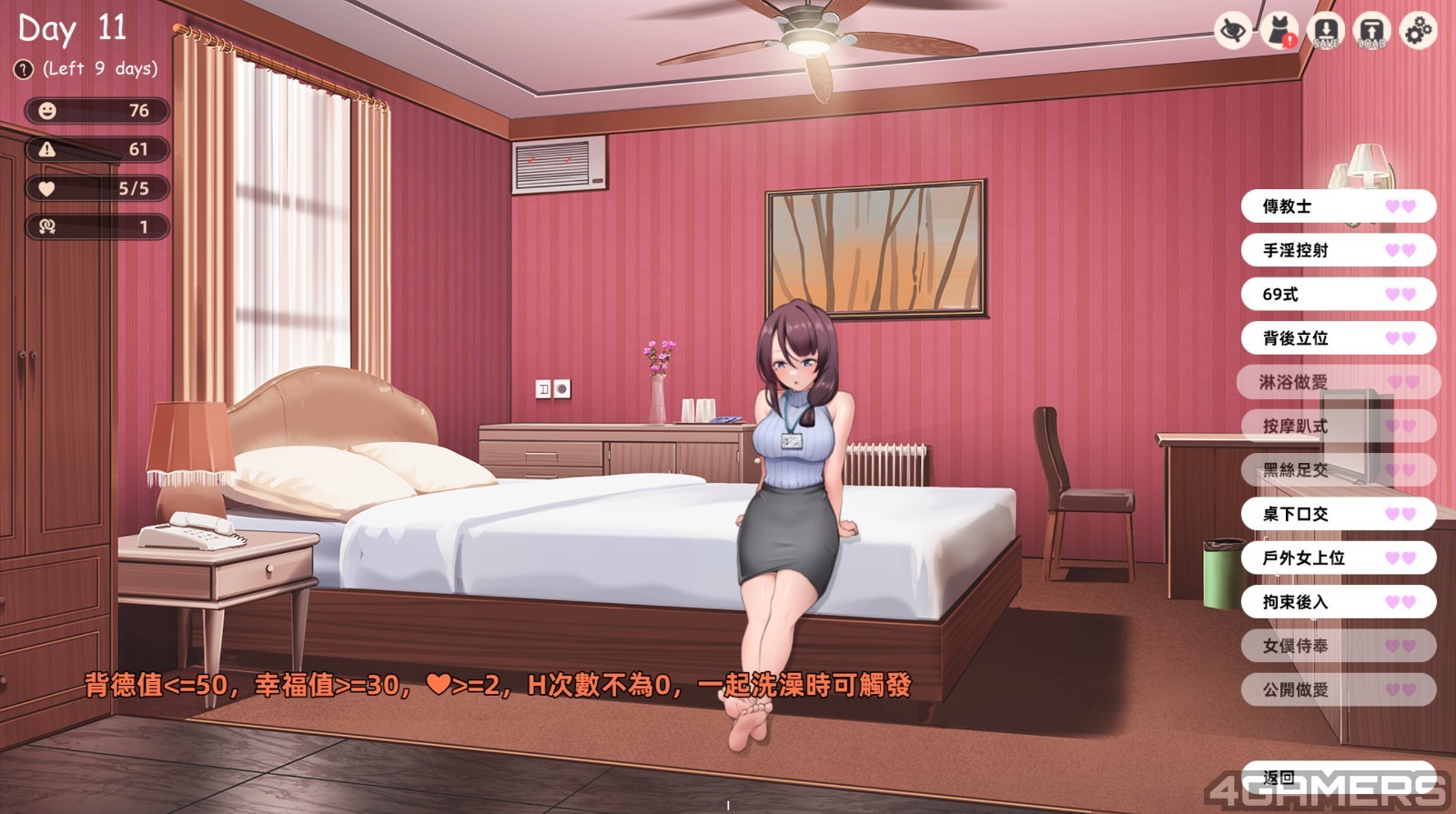Toggle the eye hide-interface icon
Image resolution: width=1456 pixels, height=814 pixels.
pos(1233,32)
